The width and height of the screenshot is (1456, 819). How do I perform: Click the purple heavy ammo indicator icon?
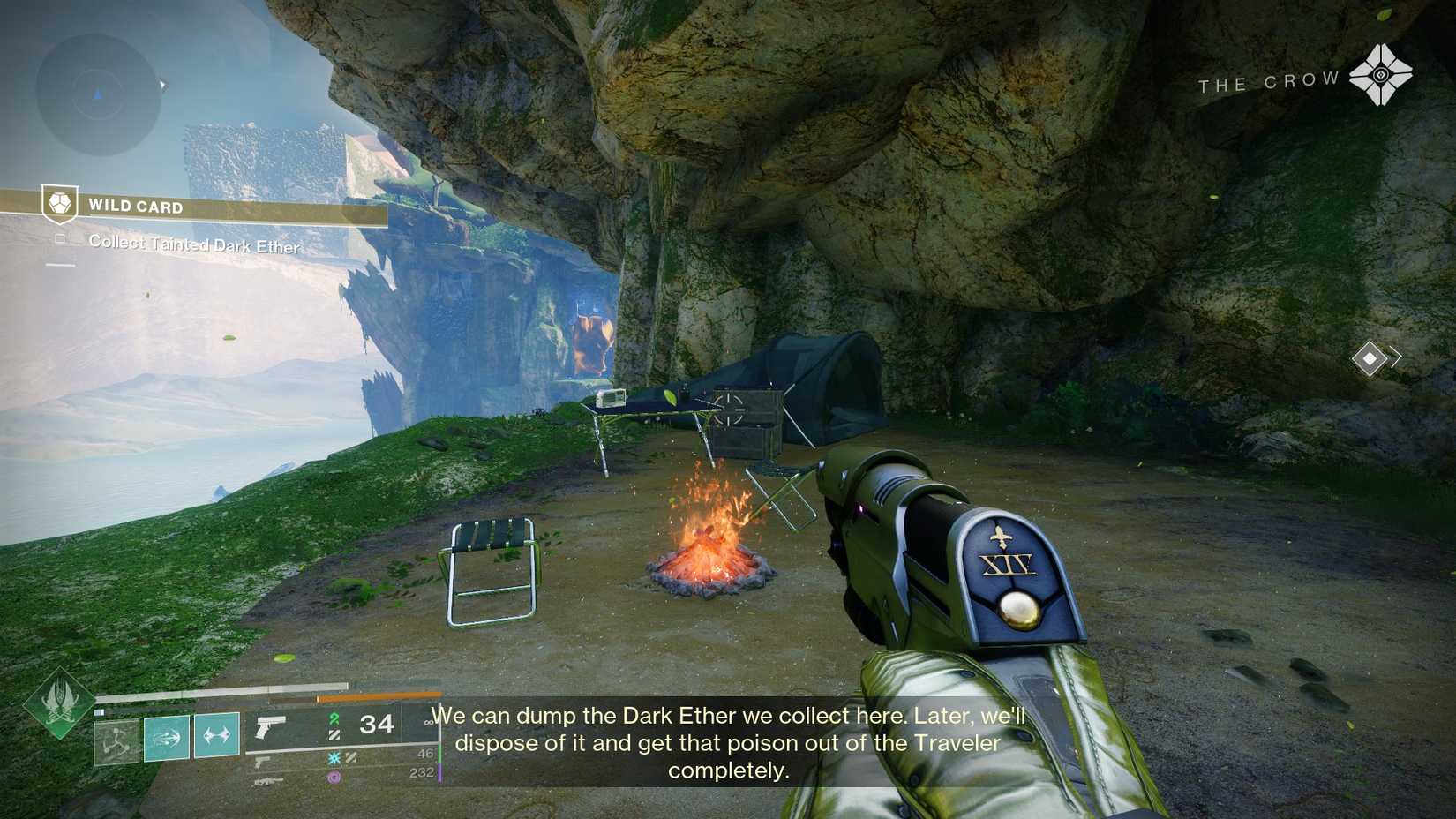[334, 777]
